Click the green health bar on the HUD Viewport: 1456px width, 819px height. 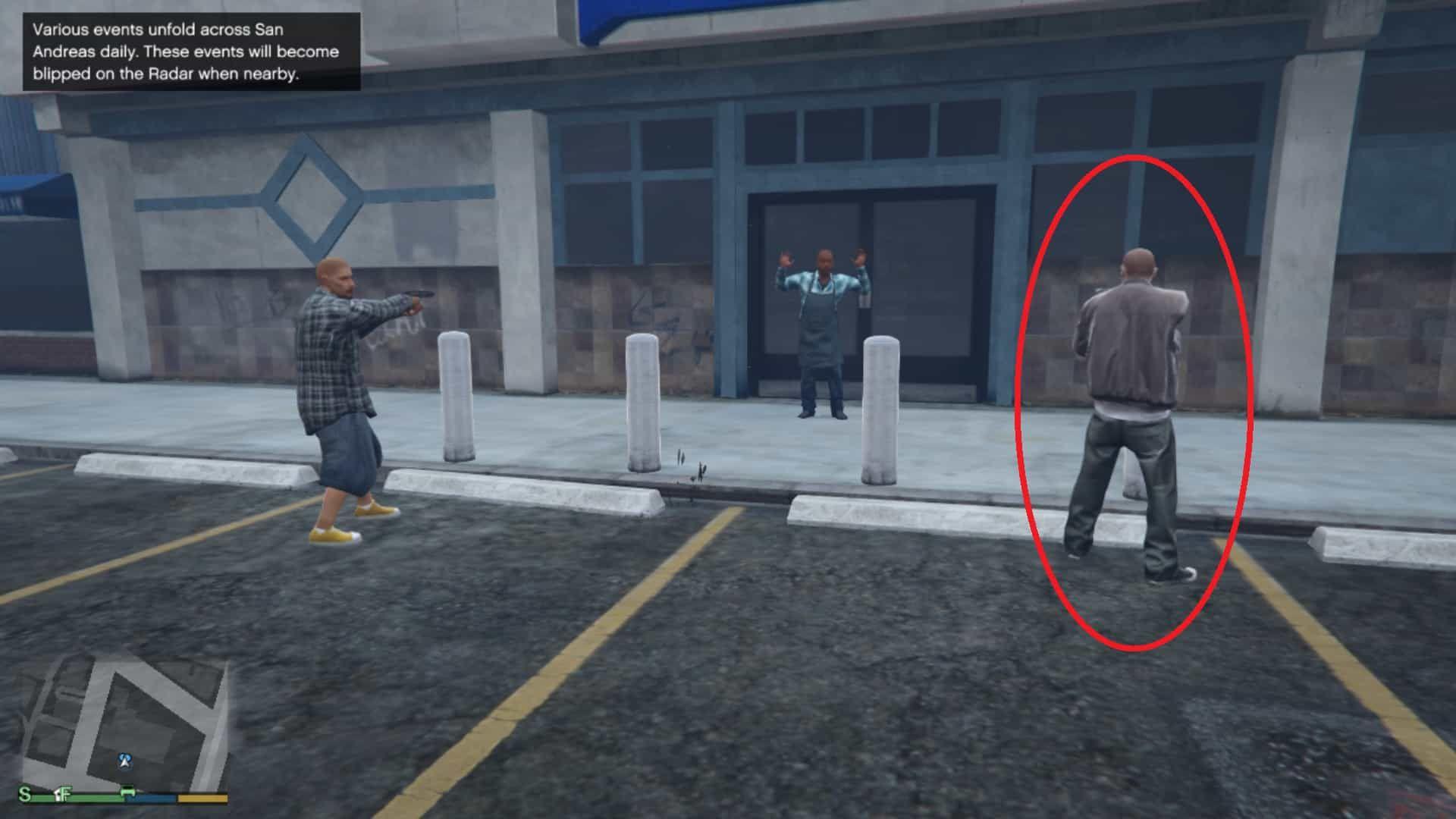point(91,796)
